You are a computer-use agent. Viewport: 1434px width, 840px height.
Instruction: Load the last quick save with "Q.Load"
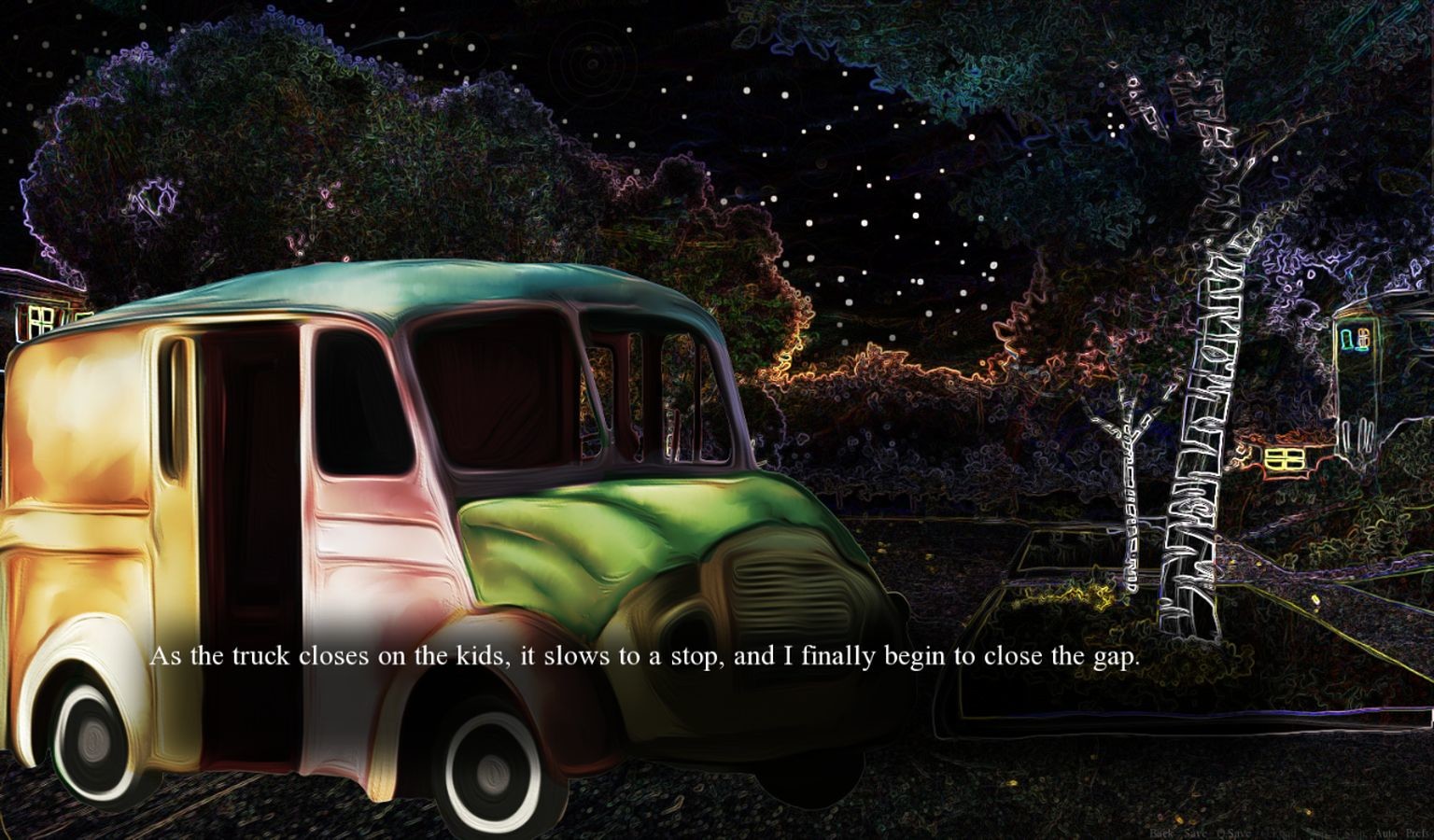point(1278,832)
